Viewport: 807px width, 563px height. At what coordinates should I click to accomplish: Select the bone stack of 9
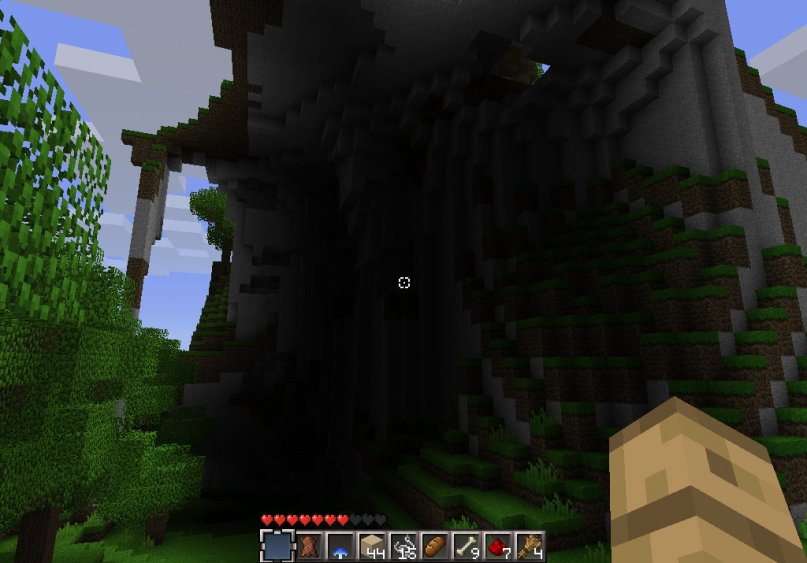[465, 546]
